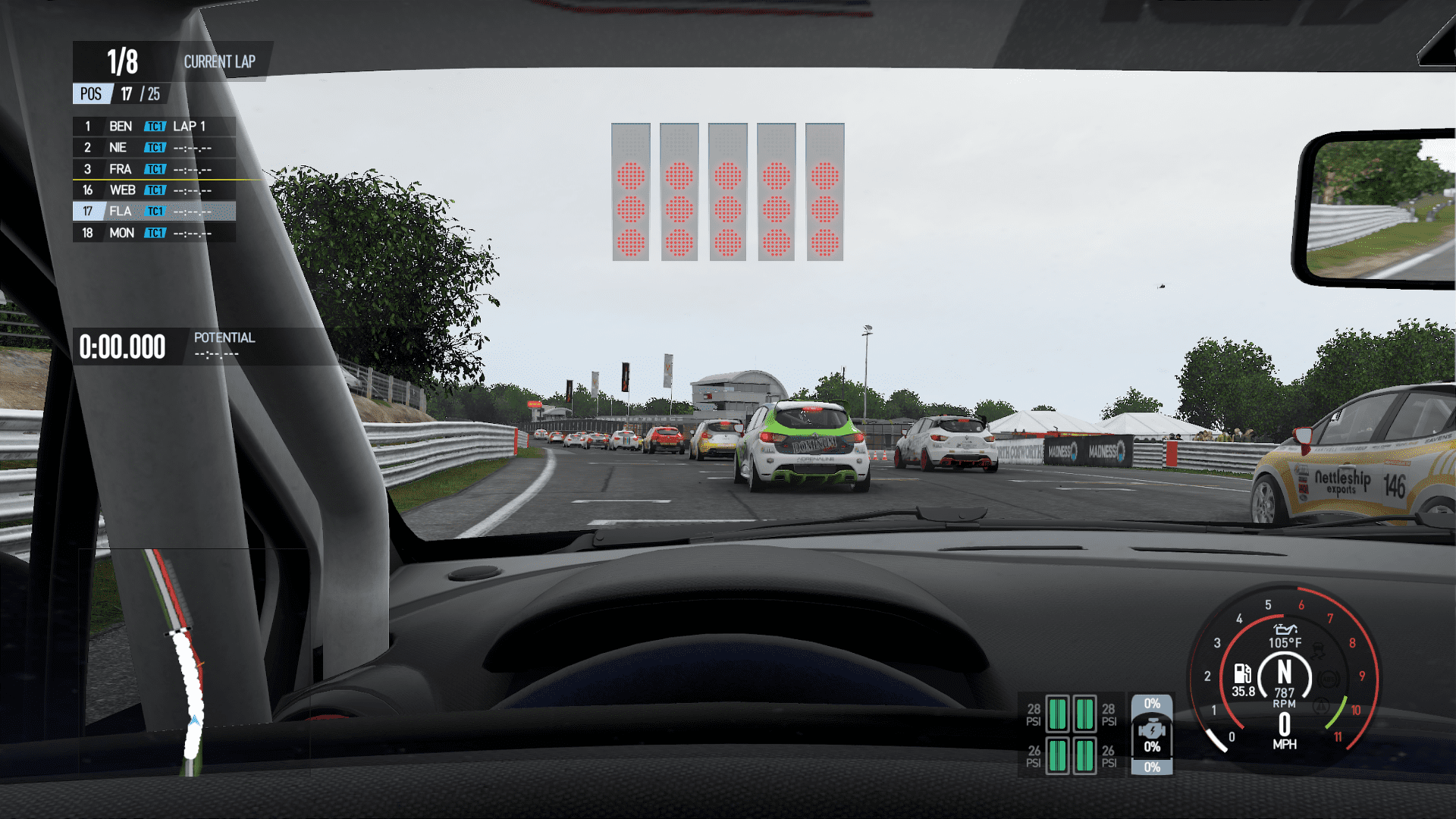
Task: Toggle the gear indicator showing N
Action: tap(1286, 672)
